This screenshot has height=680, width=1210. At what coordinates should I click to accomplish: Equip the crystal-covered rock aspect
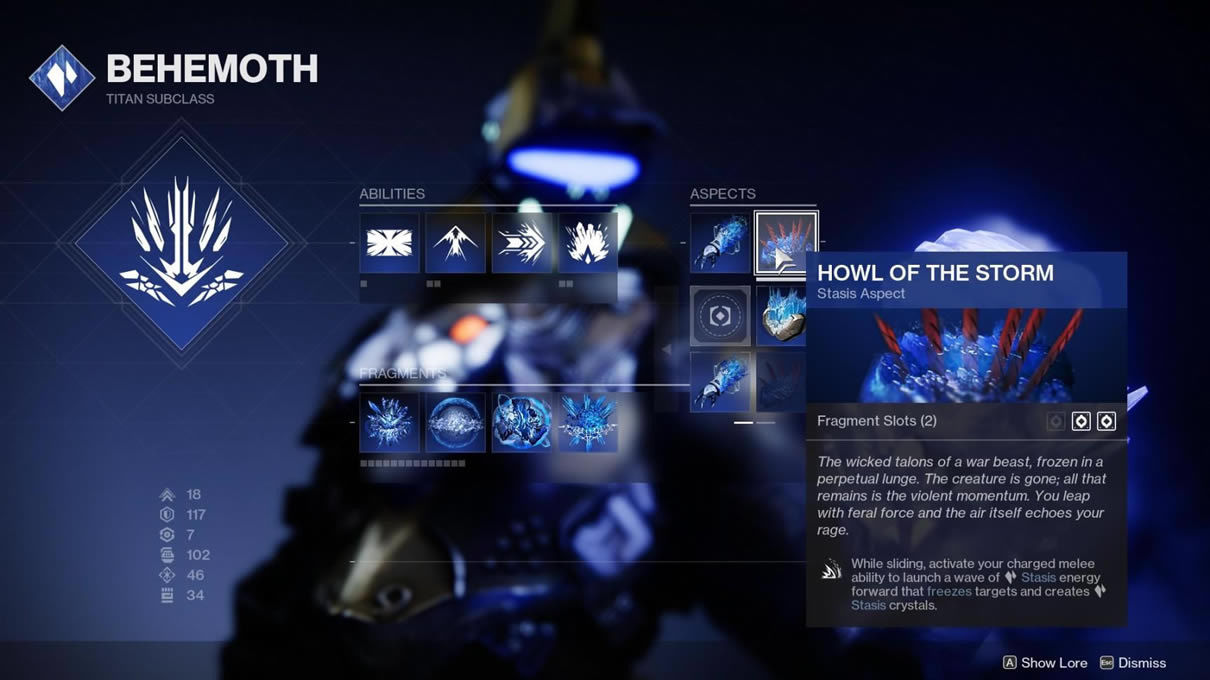tap(781, 316)
